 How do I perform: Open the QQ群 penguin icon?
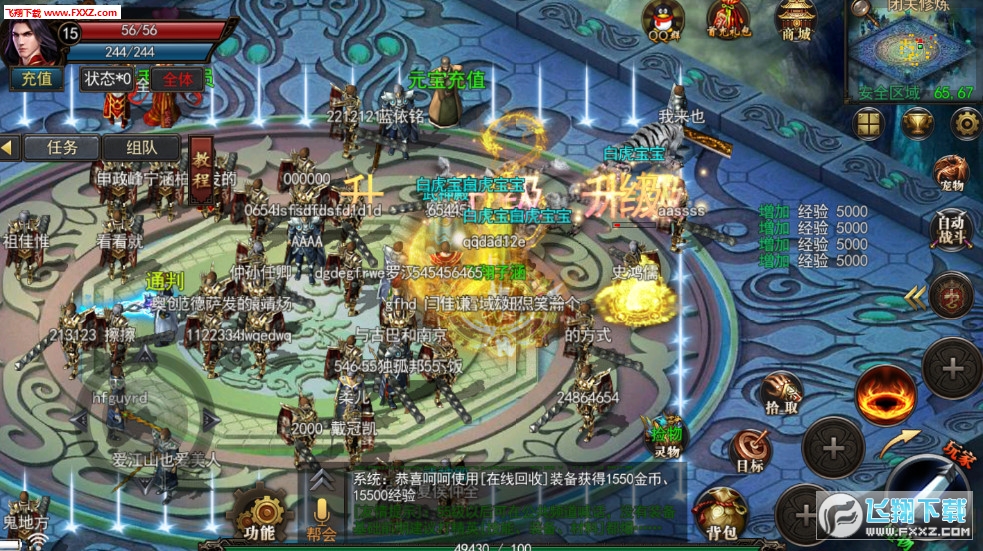coord(664,20)
